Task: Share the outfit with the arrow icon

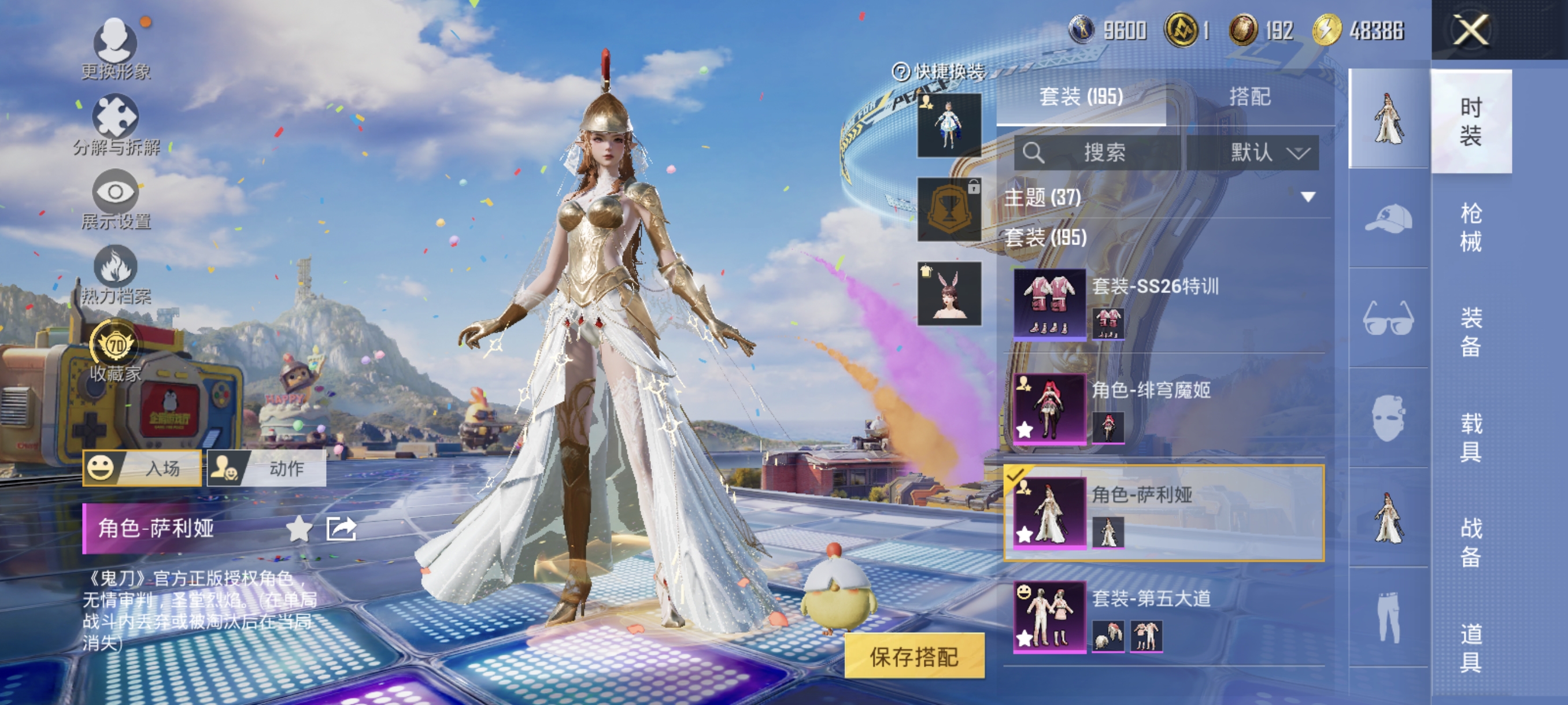Action: coord(341,528)
